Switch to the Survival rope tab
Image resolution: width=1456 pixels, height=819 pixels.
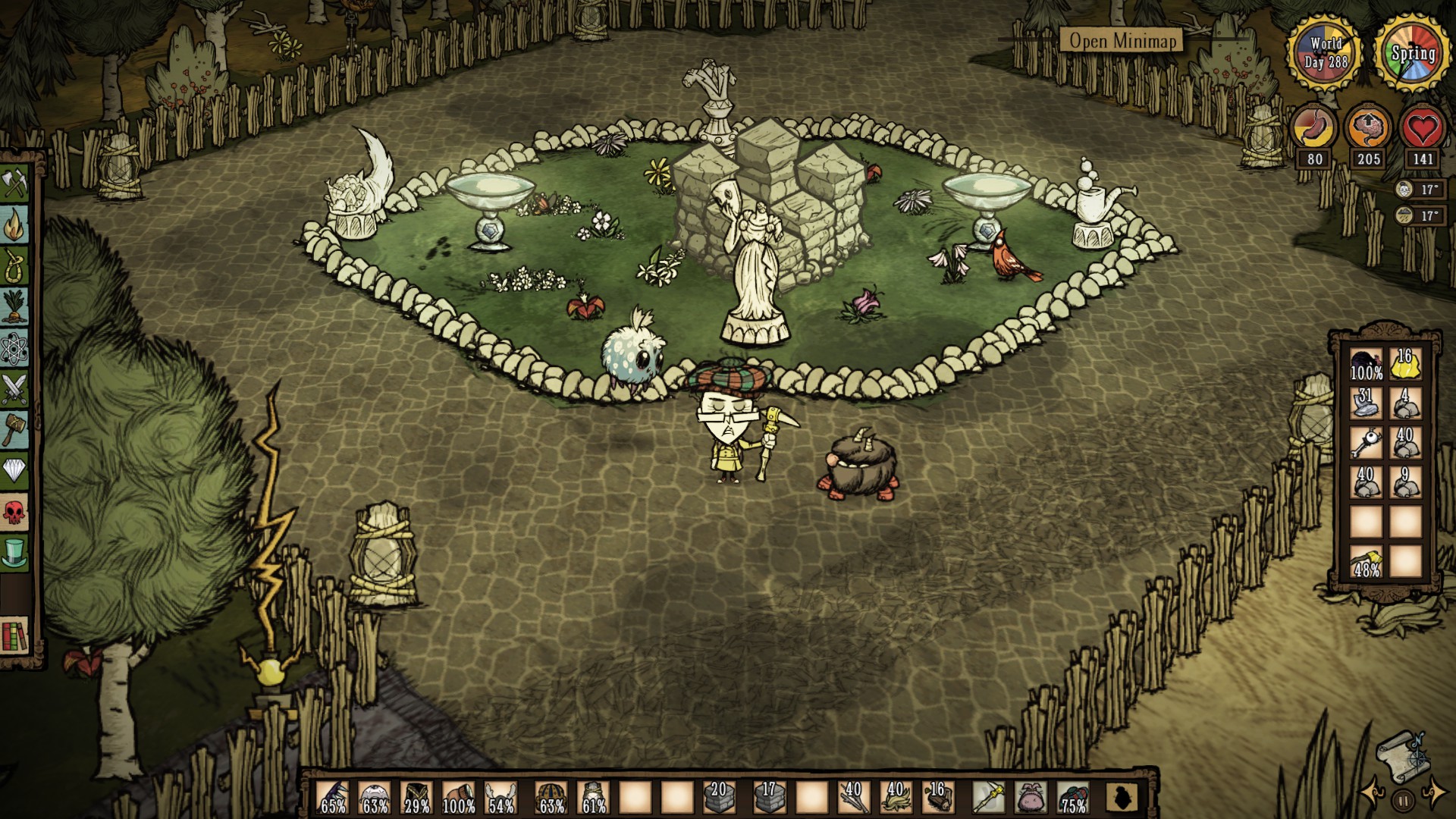coord(14,265)
